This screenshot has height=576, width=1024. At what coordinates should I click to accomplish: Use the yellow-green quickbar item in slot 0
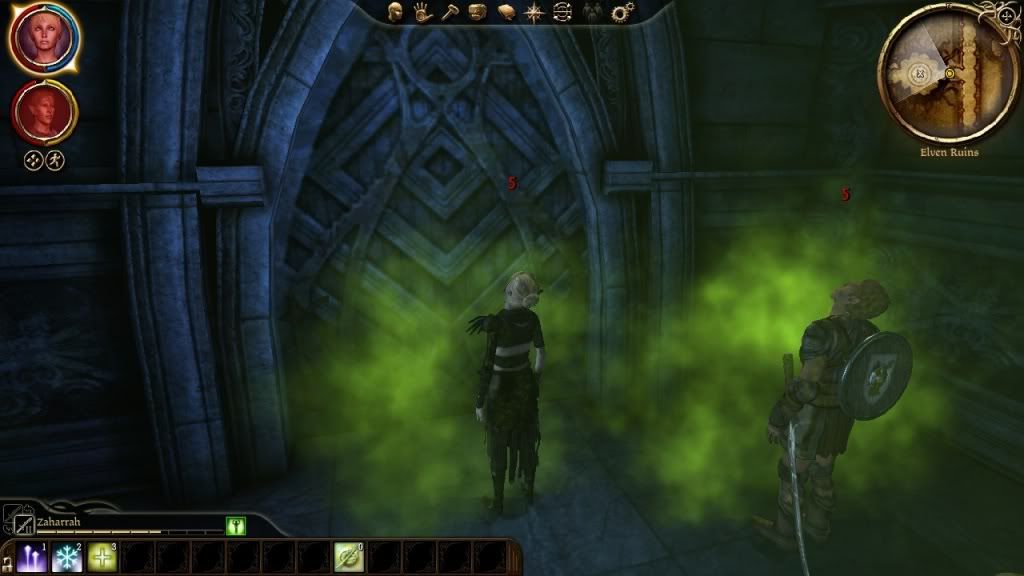[x=348, y=558]
